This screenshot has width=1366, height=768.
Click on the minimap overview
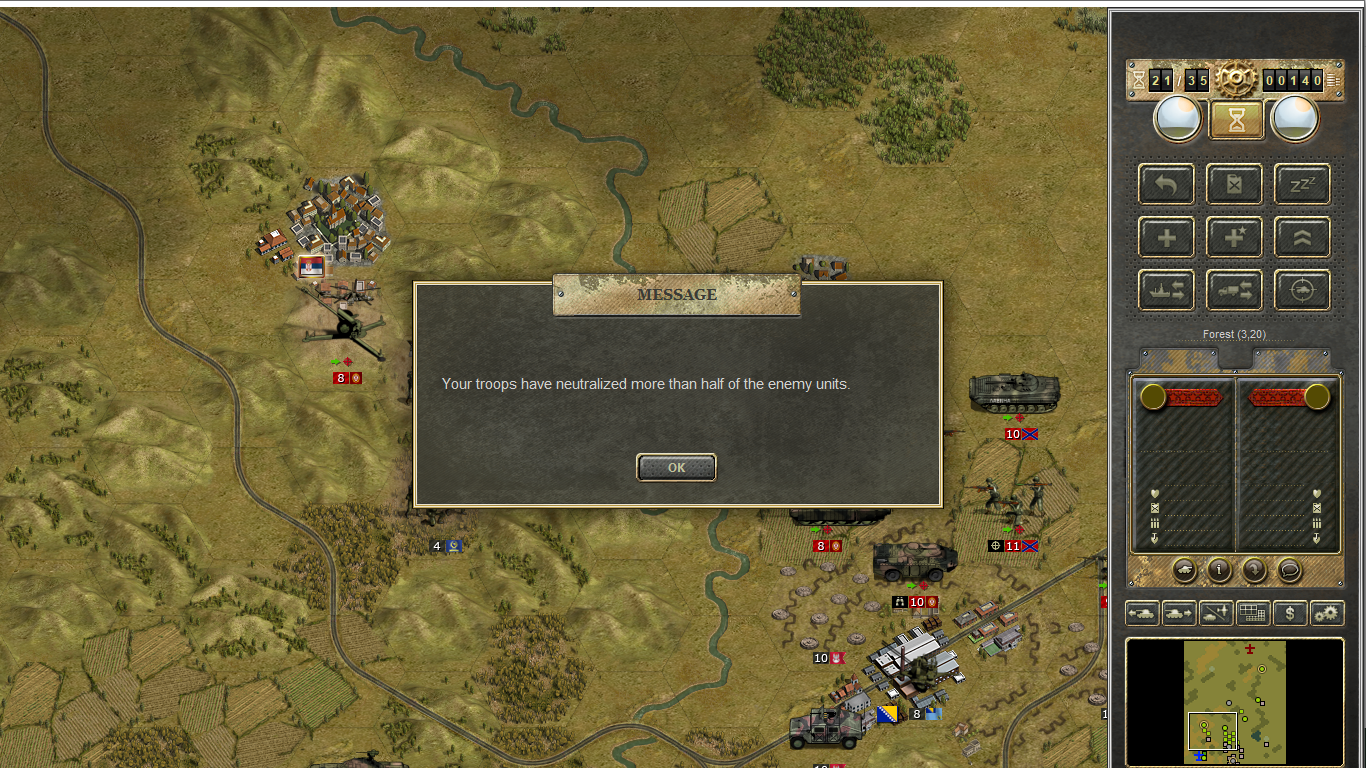tap(1235, 702)
